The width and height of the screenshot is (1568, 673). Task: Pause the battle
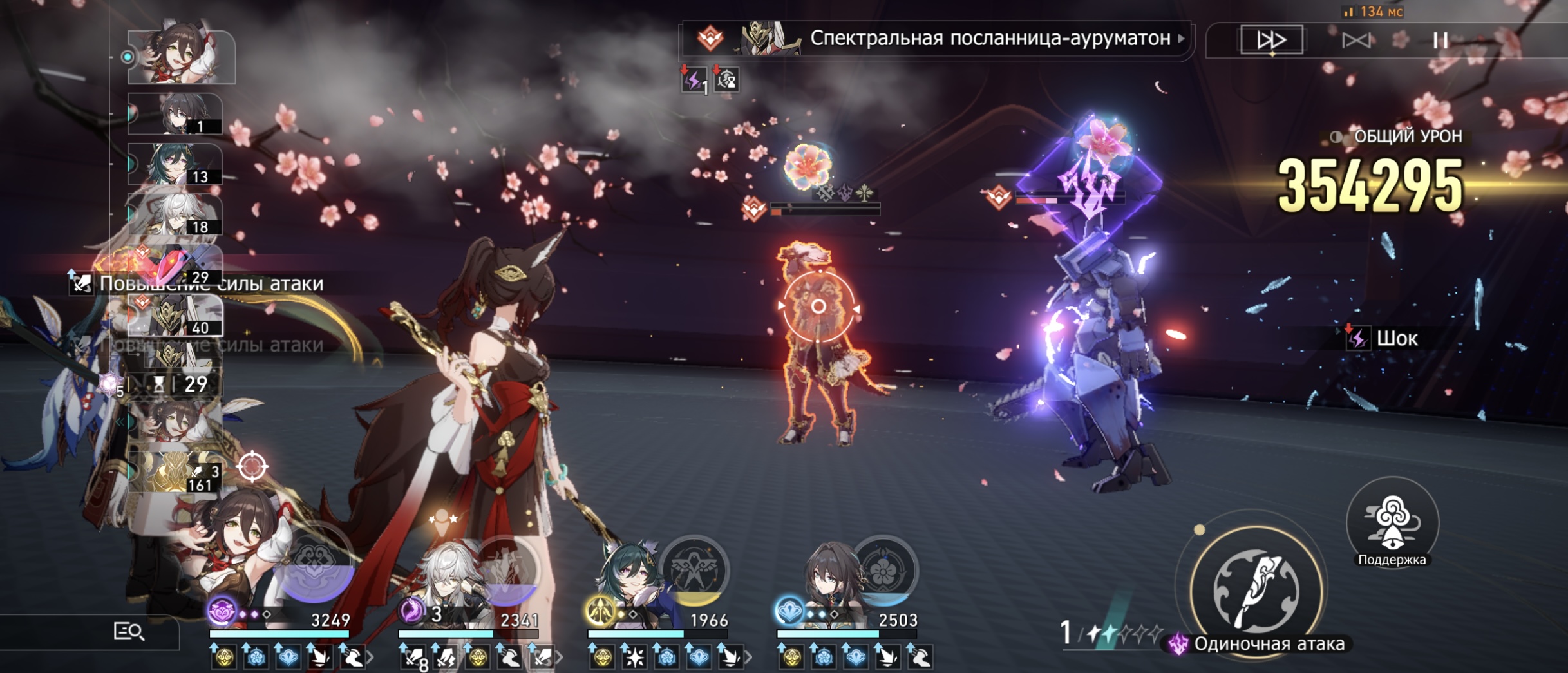[1440, 41]
